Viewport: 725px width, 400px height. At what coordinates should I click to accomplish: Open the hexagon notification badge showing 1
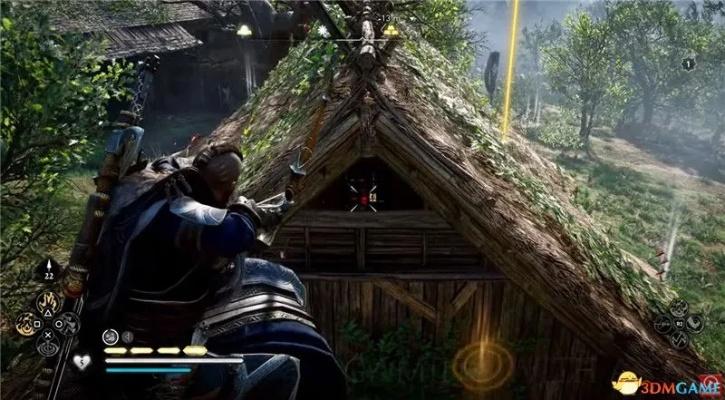click(688, 63)
